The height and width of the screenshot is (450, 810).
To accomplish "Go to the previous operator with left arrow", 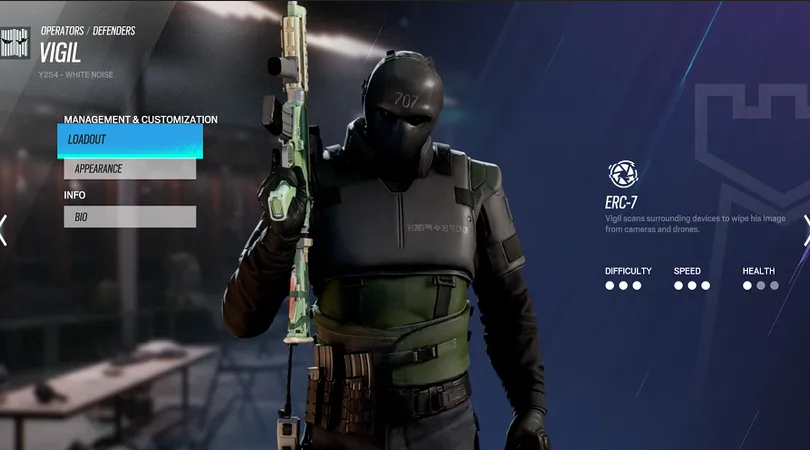I will click(x=4, y=229).
